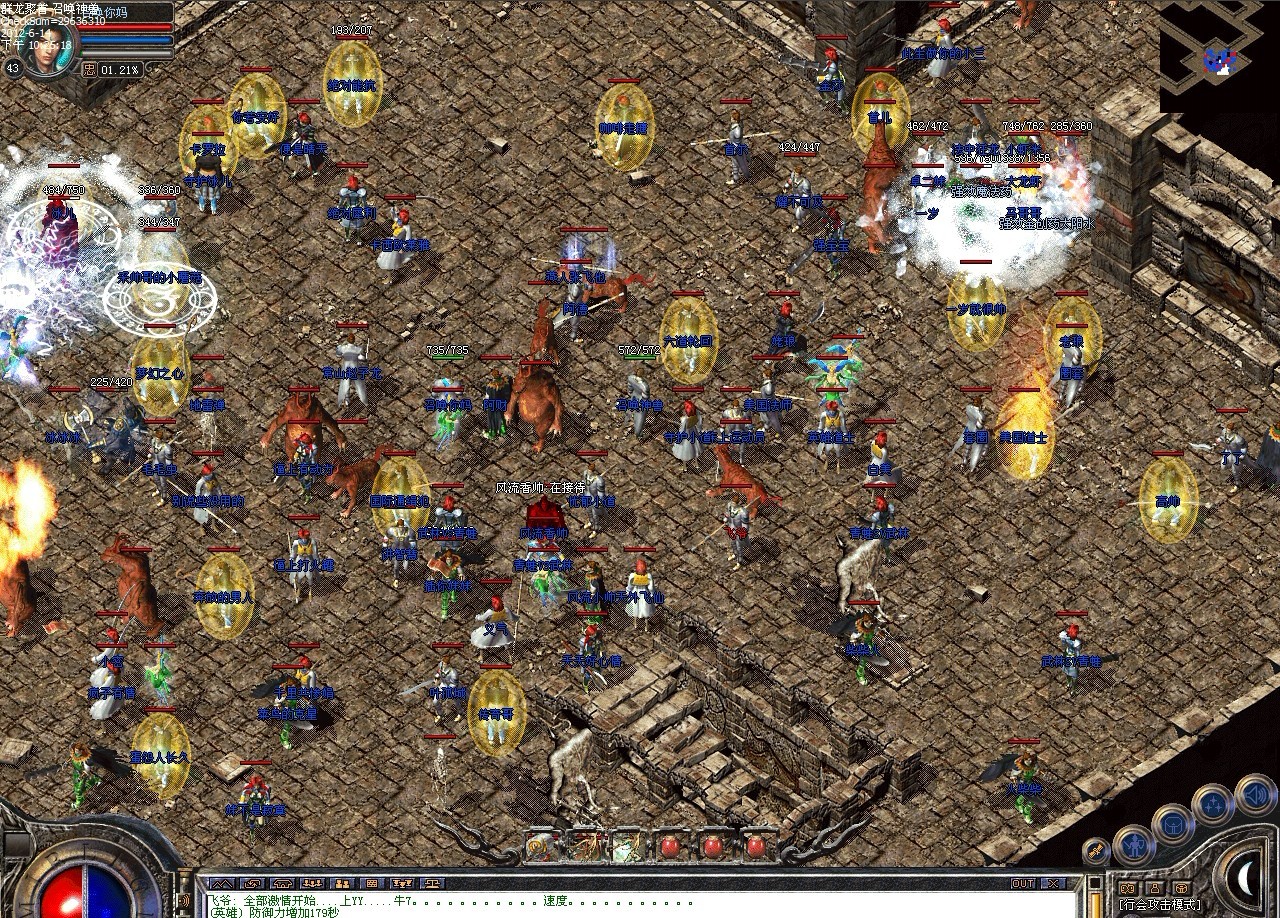Open the skills window sparkles icon
Viewport: 1280px width, 918px height.
[x=1211, y=803]
